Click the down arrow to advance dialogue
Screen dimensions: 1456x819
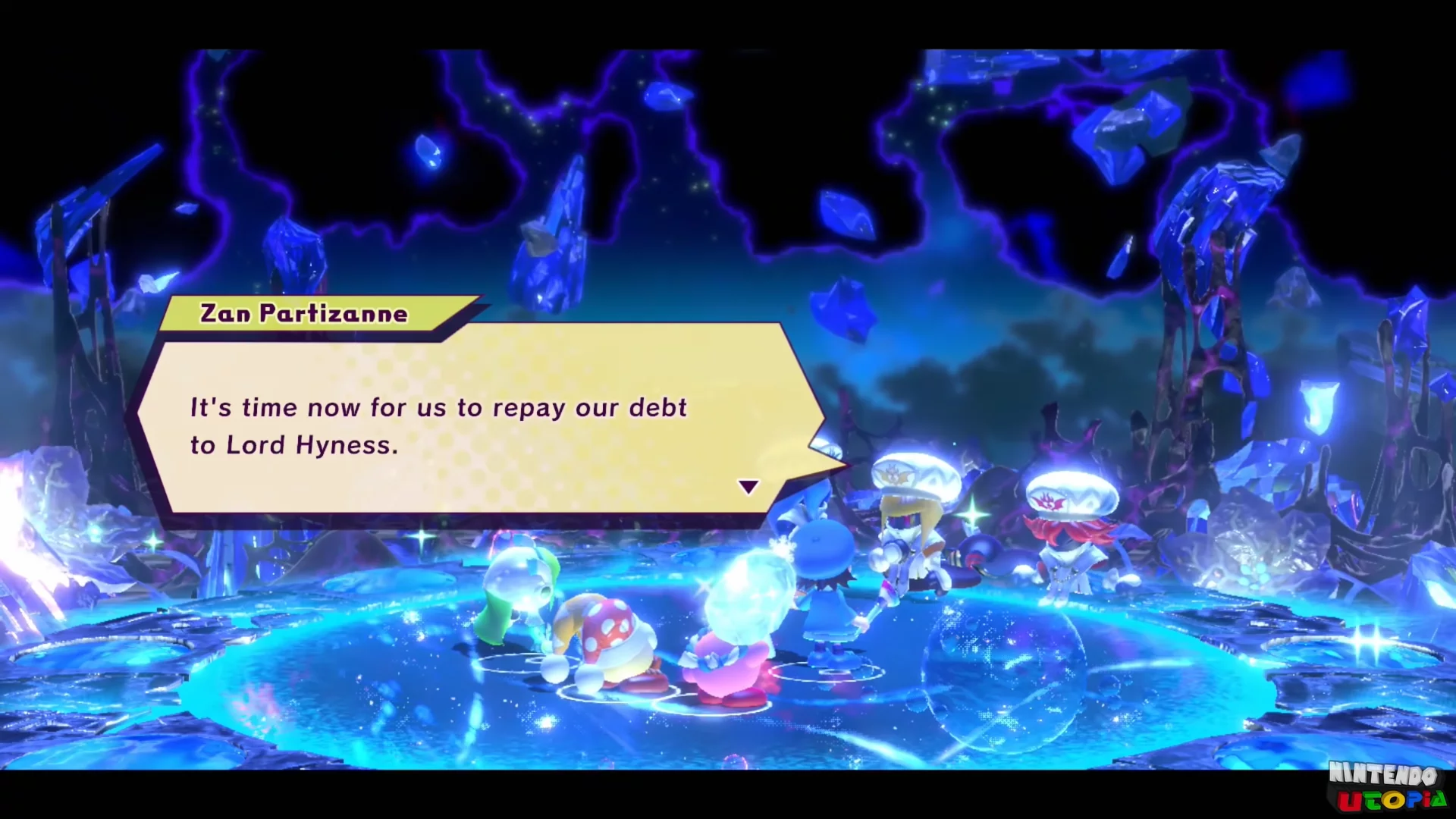(x=748, y=485)
